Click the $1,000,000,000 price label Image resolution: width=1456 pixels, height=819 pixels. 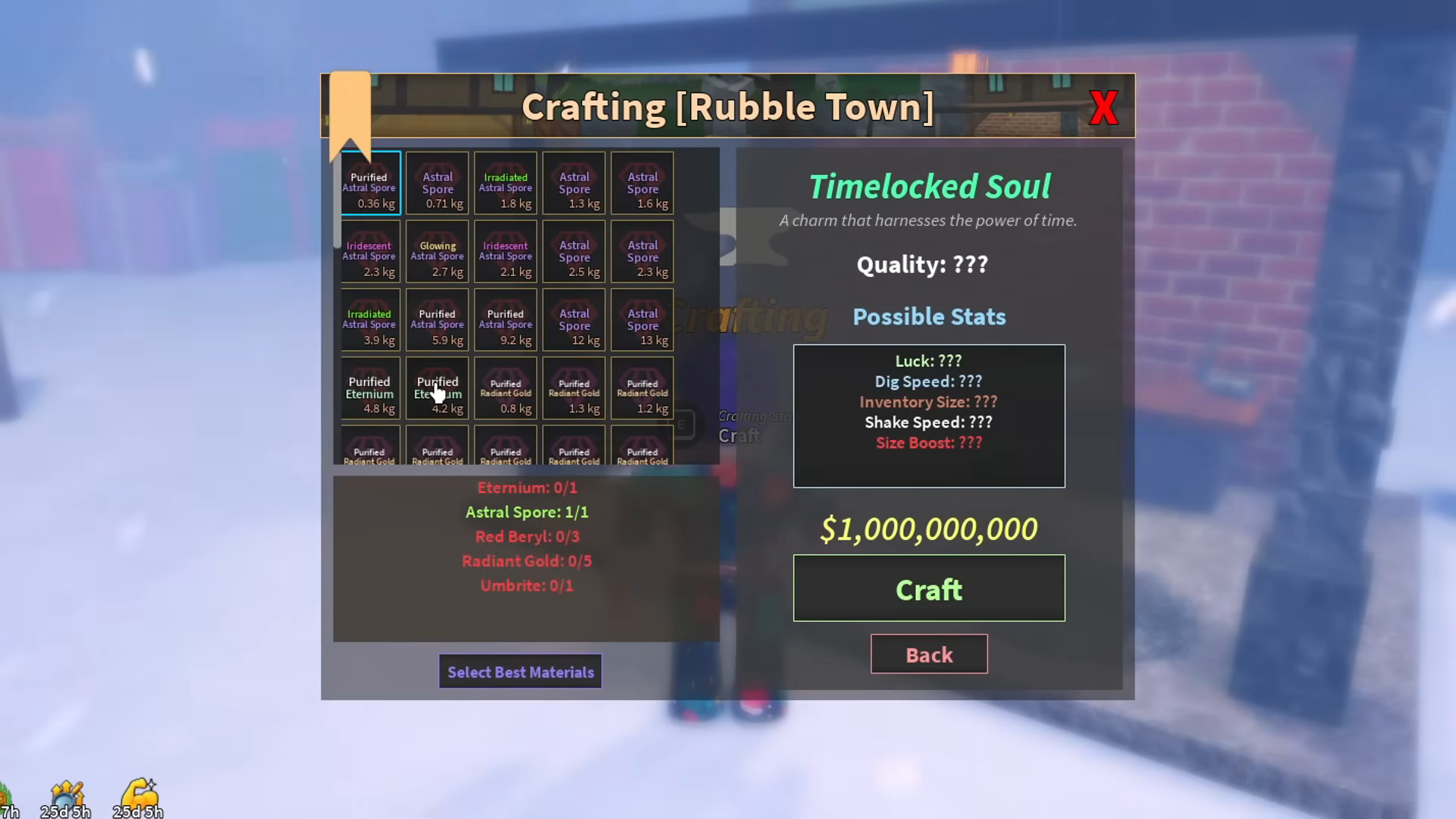pyautogui.click(x=929, y=529)
